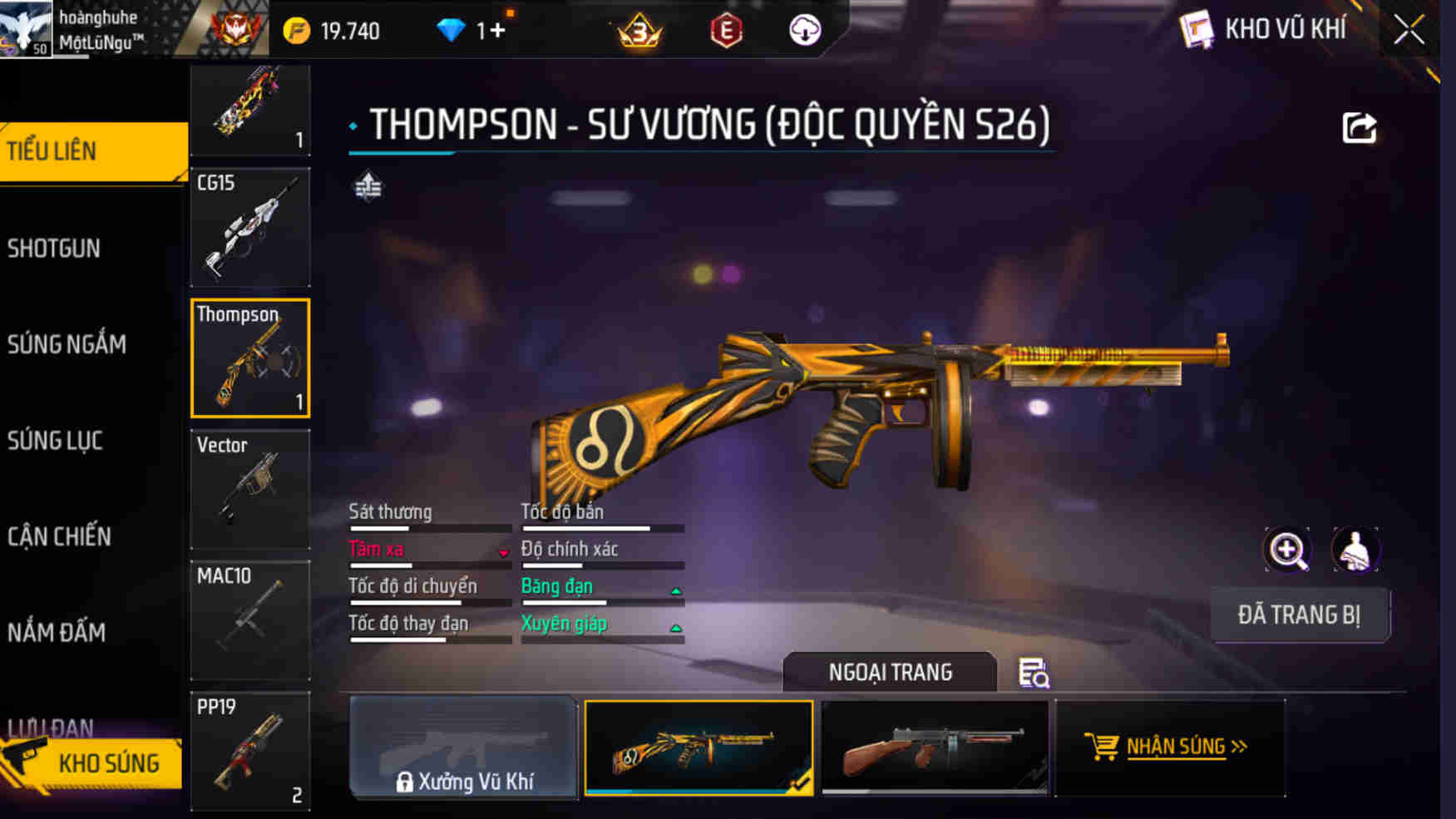Screen dimensions: 1456x819
Task: Click the ĐÃ TRANG BỊ button
Action: 1300,614
